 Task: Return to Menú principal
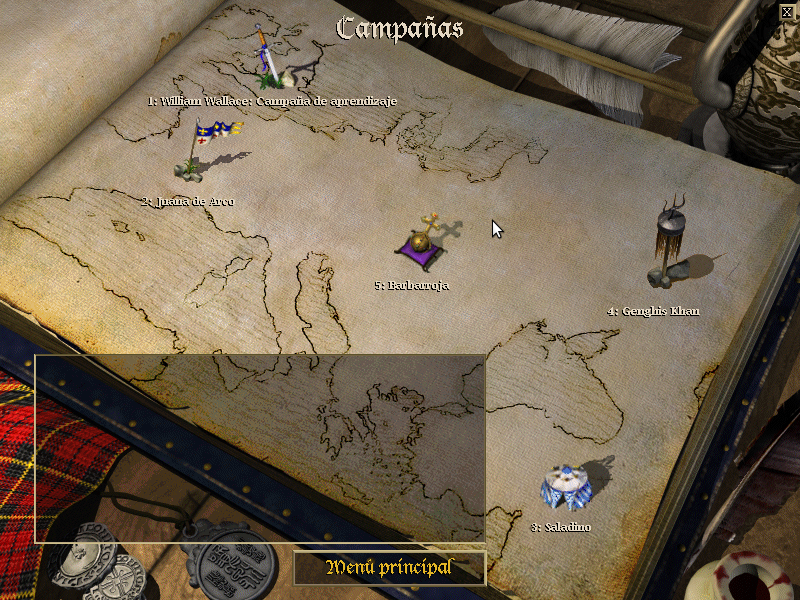389,568
